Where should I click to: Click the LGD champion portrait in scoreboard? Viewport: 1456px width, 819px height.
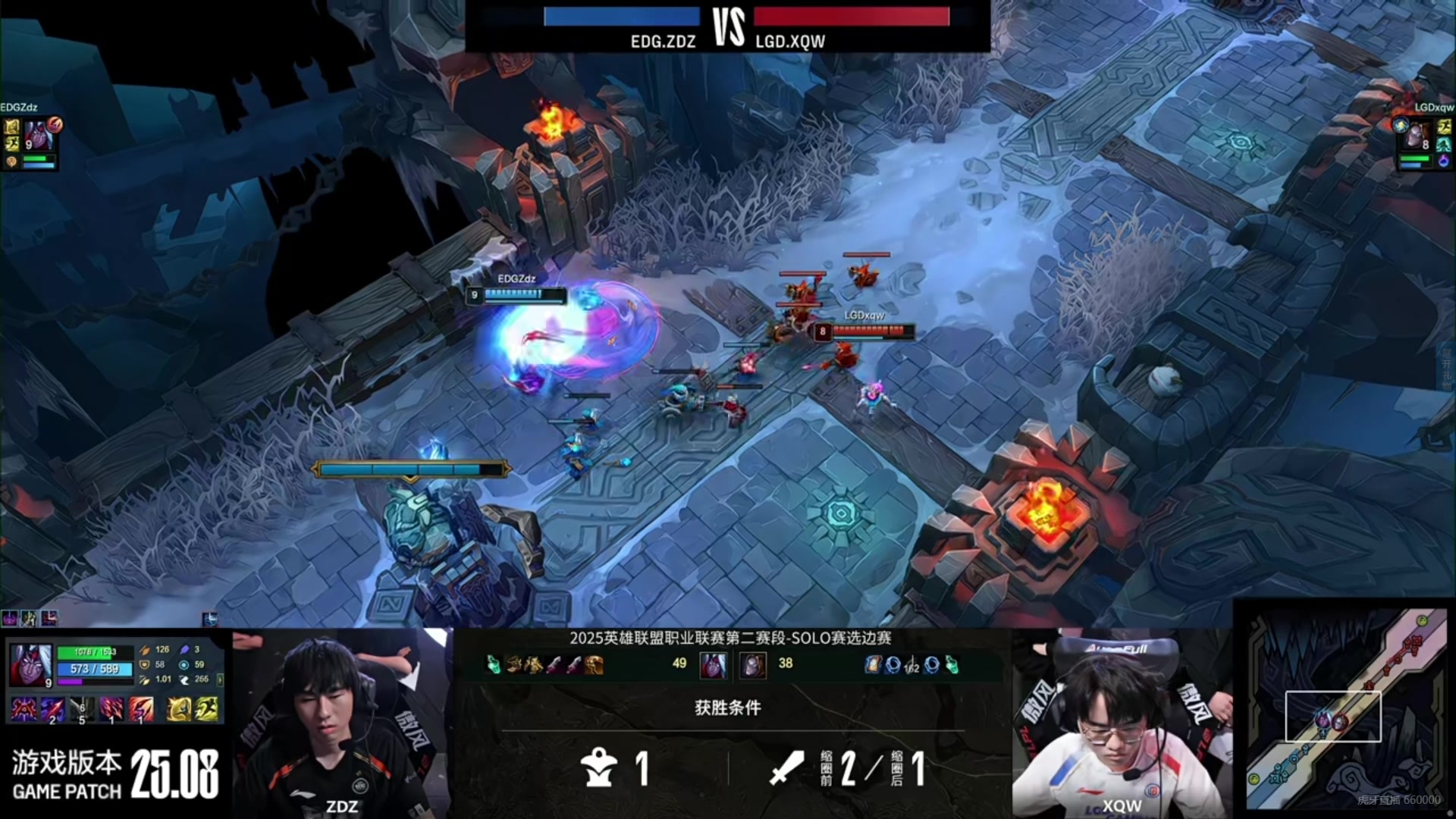tap(752, 665)
